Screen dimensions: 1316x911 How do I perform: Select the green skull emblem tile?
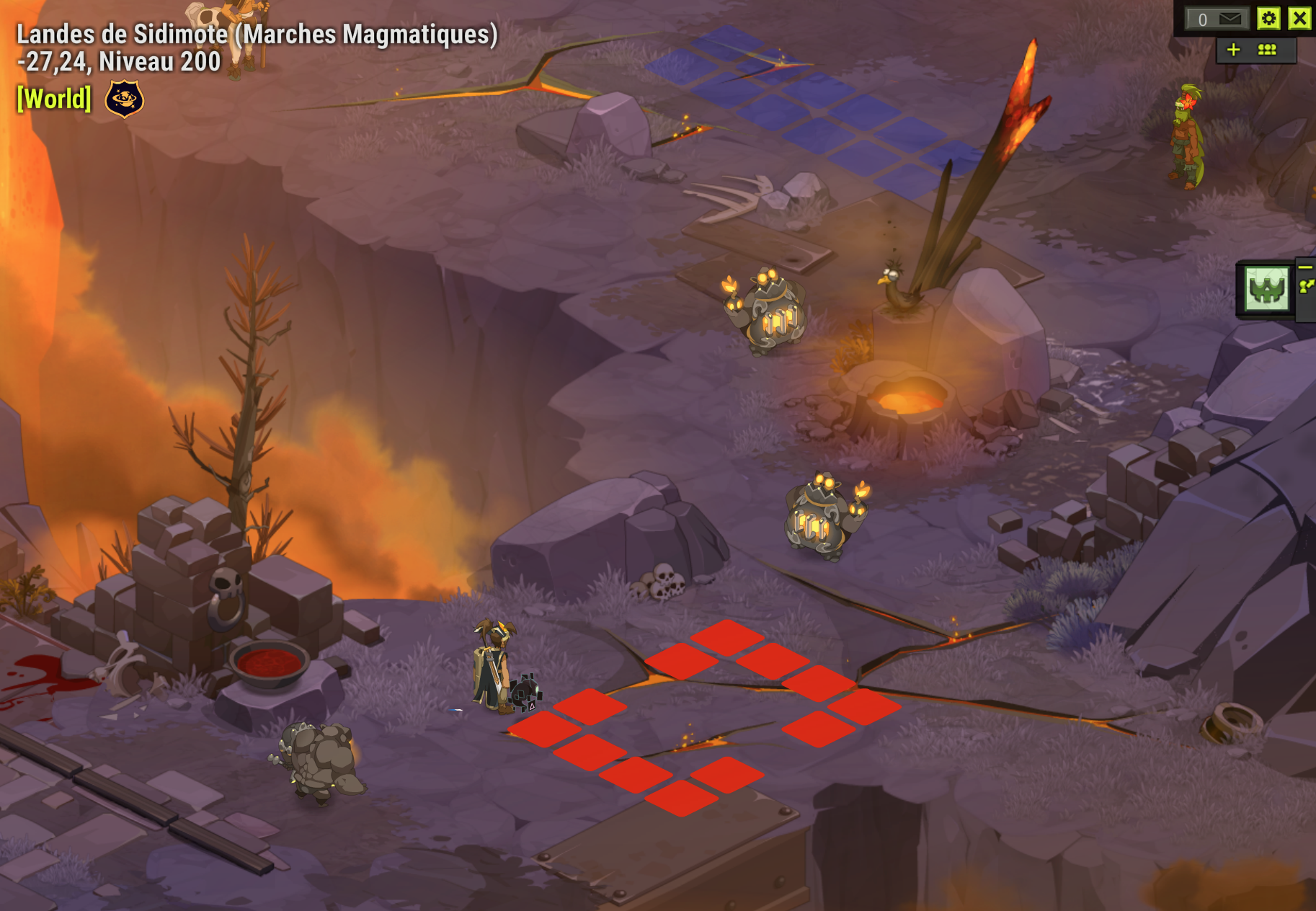click(x=1266, y=289)
